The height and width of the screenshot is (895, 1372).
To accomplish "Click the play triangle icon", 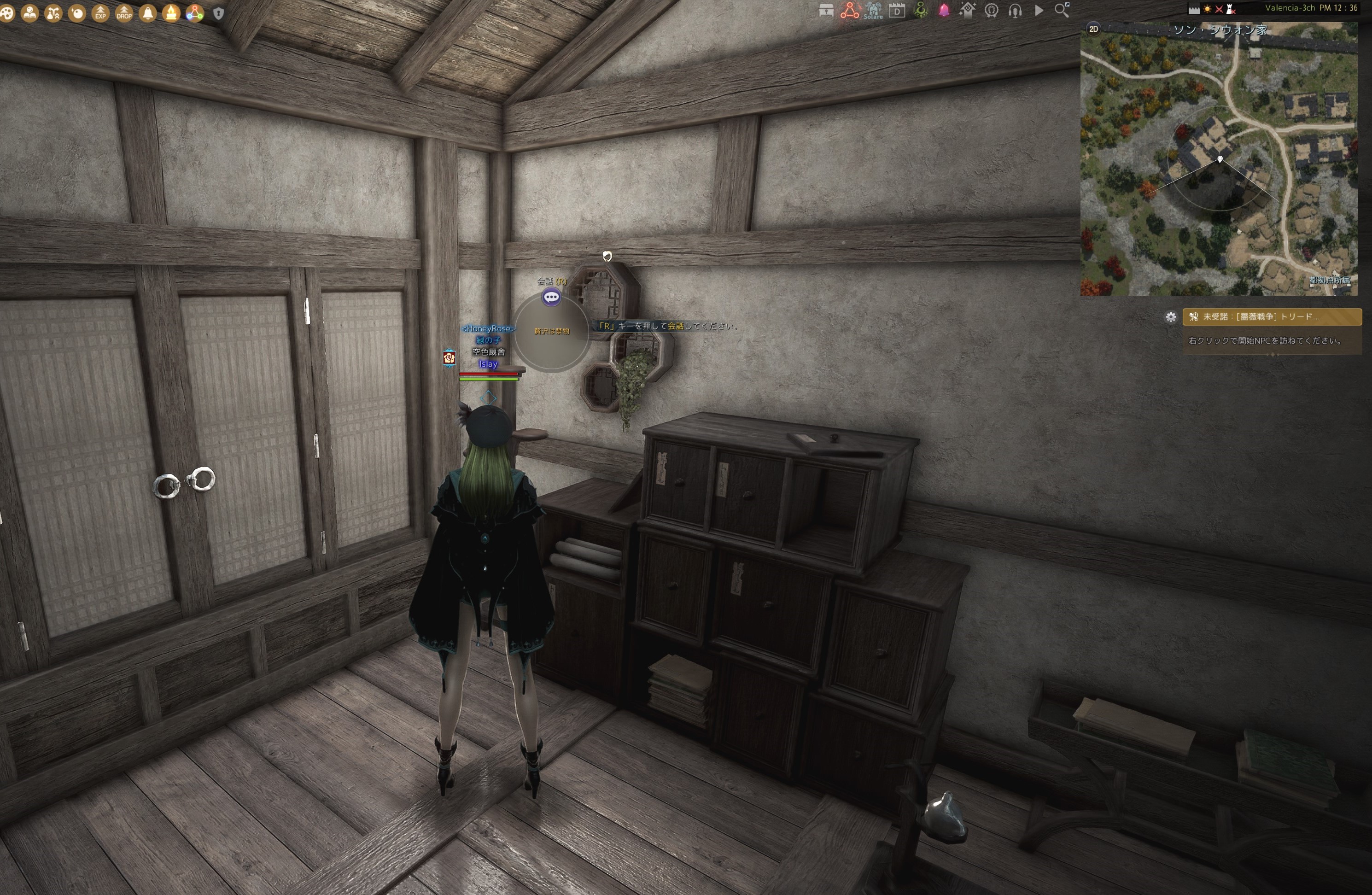I will pyautogui.click(x=1039, y=11).
